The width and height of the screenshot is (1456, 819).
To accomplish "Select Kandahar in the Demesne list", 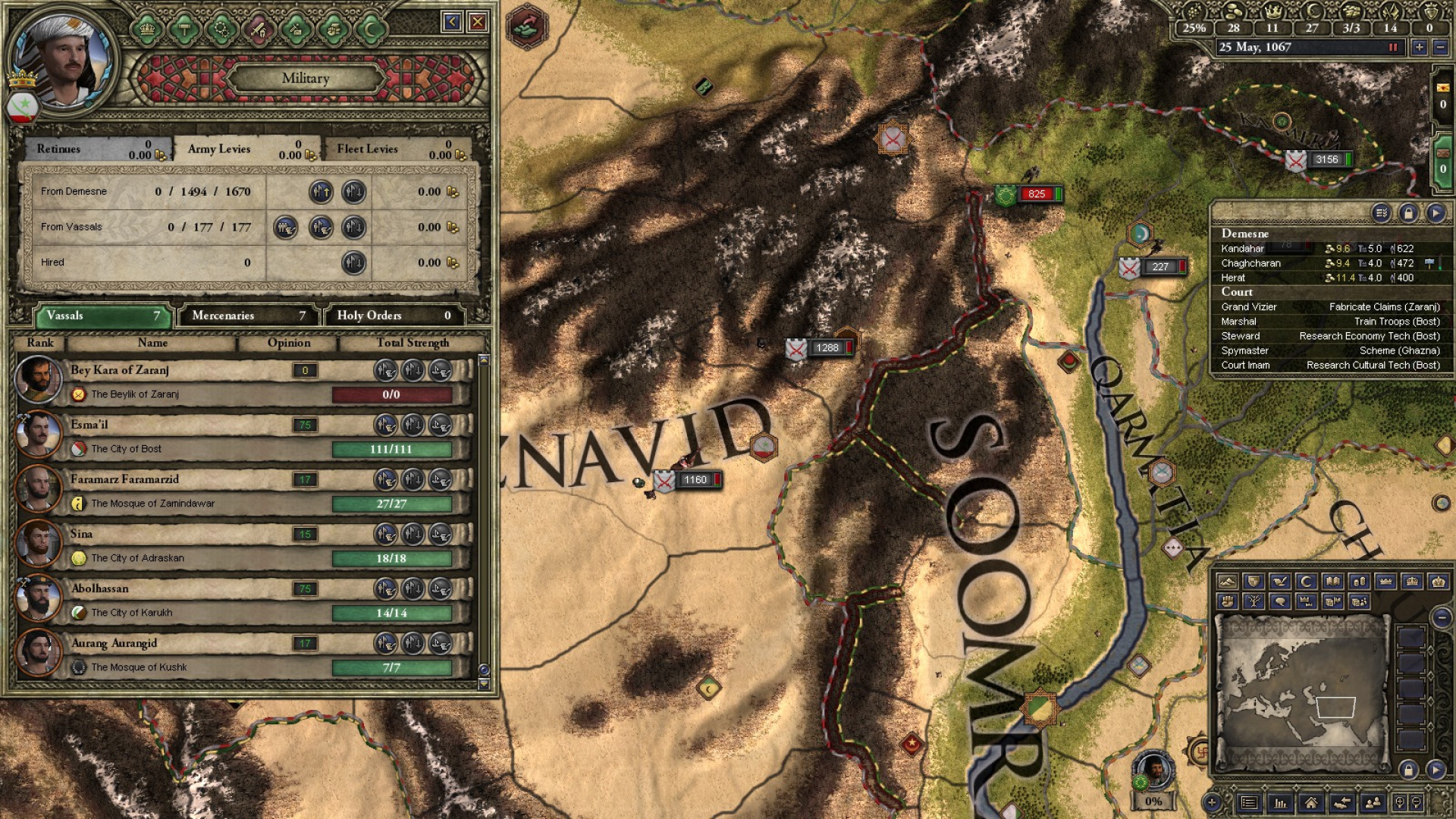I will pos(1243,249).
